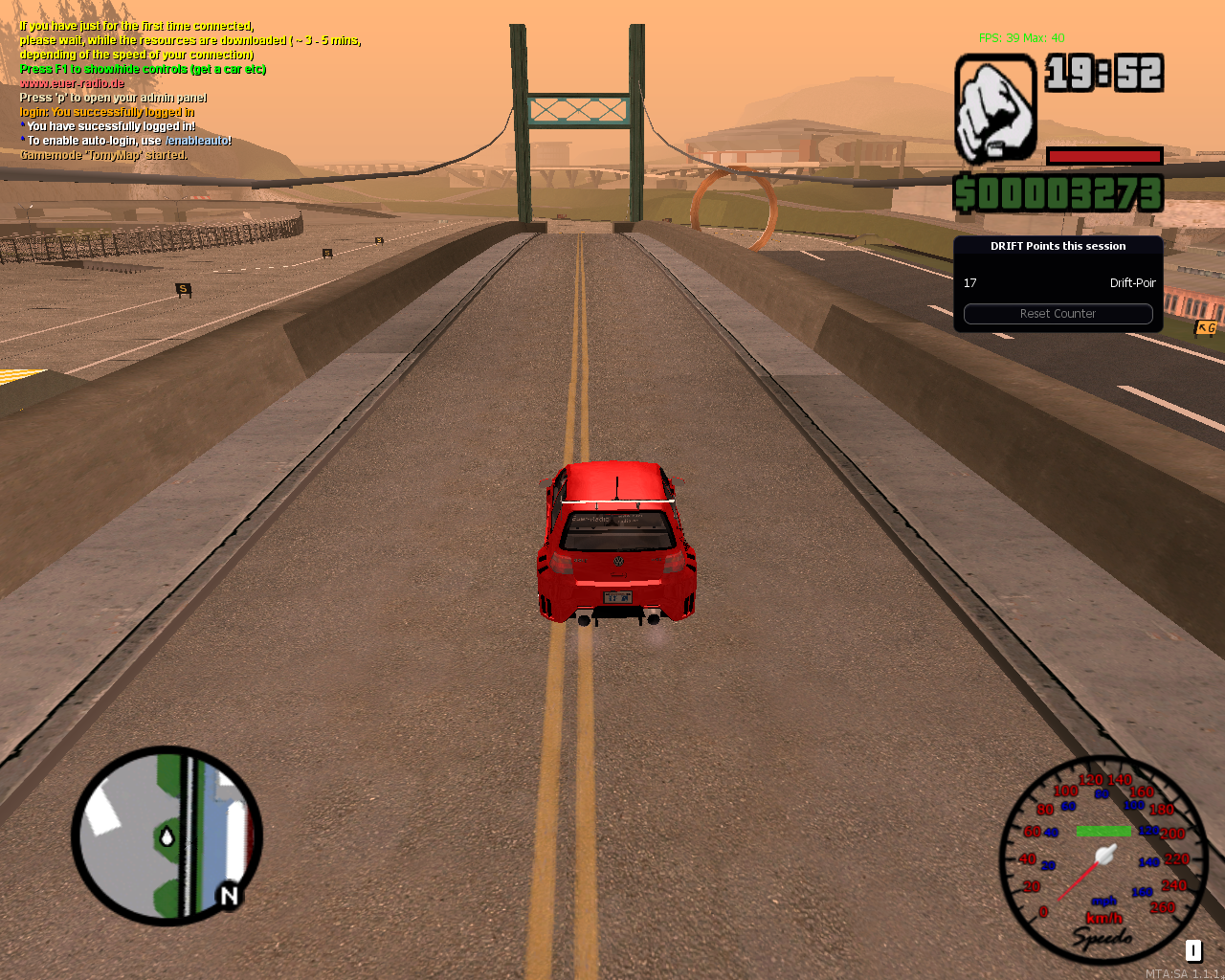
Task: Open the www.euer-radio.de link
Action: point(72,82)
